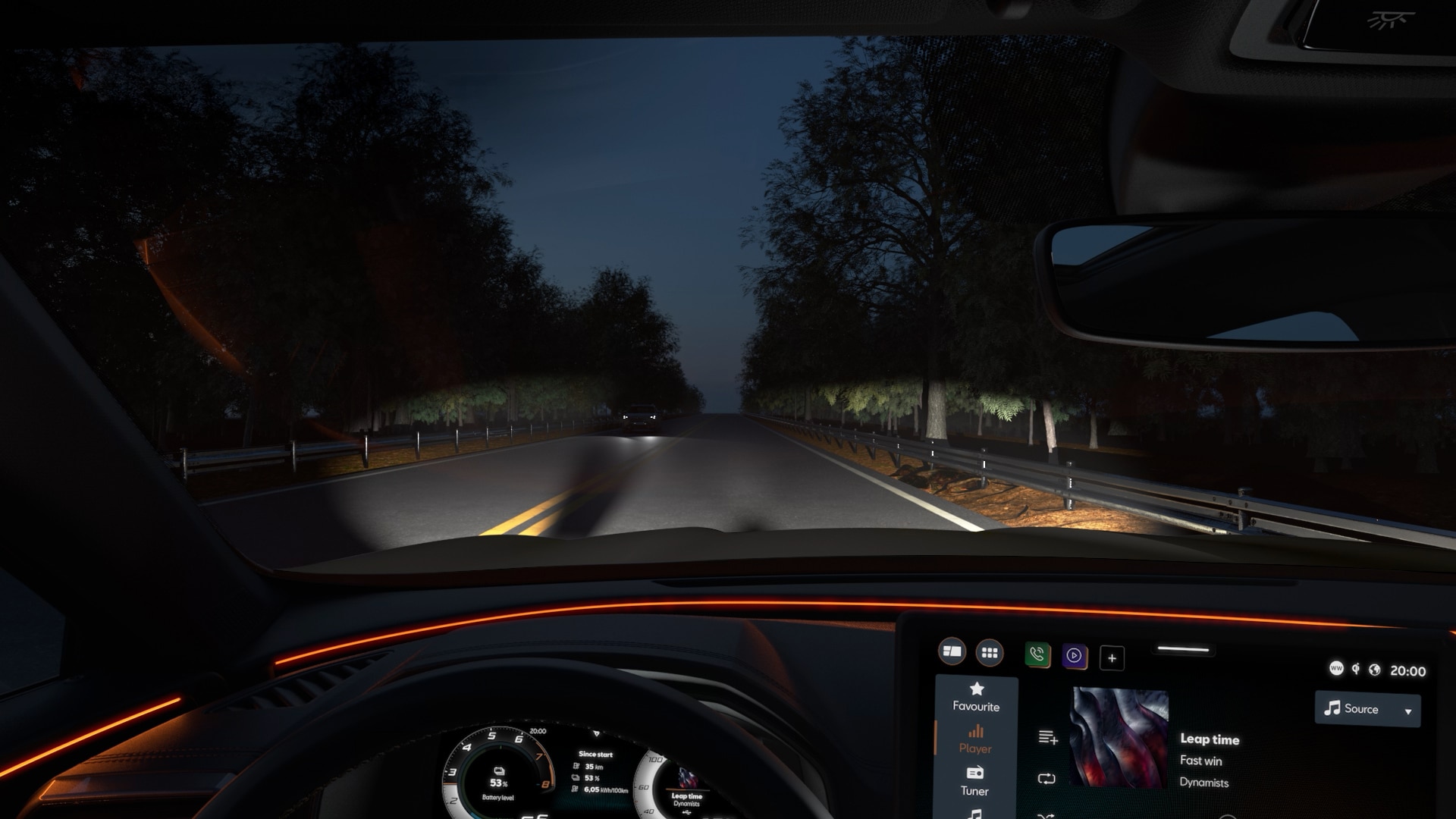This screenshot has height=819, width=1456.
Task: Select the Player tab
Action: pos(975,739)
